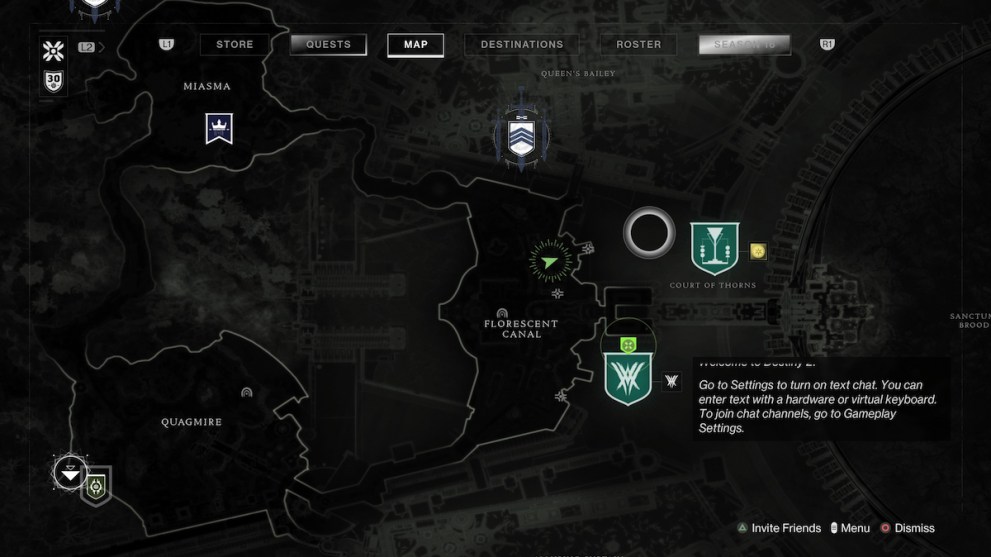
Task: Select the Court of Thorns green banner
Action: 714,248
